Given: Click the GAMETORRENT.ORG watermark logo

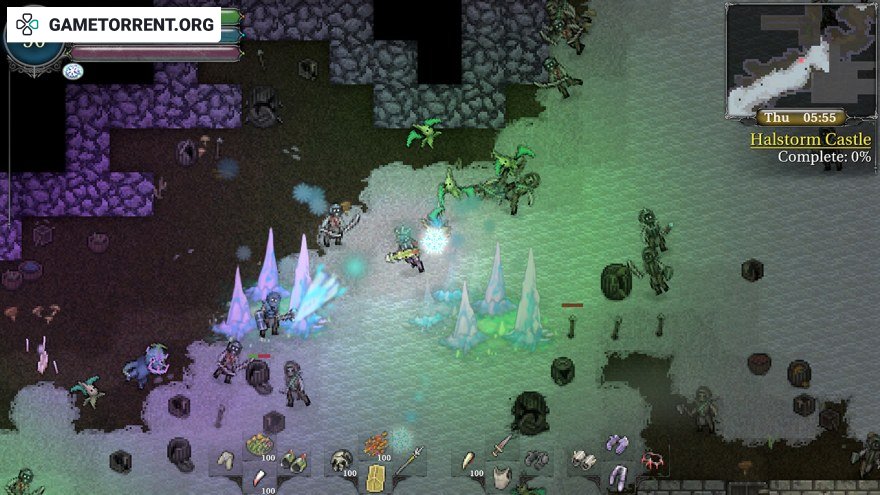Looking at the screenshot, I should point(116,24).
